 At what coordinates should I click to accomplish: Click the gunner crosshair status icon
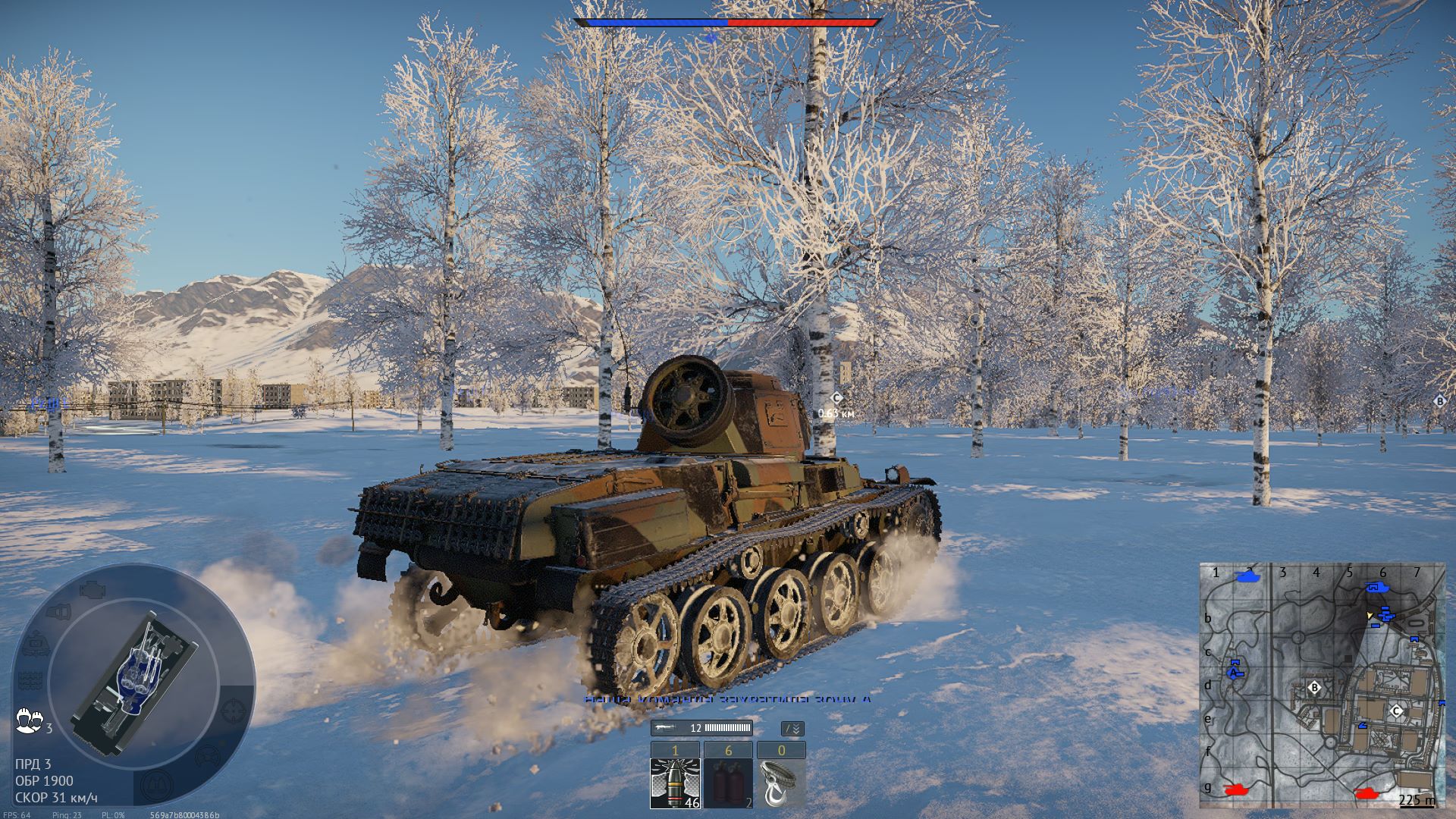(234, 711)
